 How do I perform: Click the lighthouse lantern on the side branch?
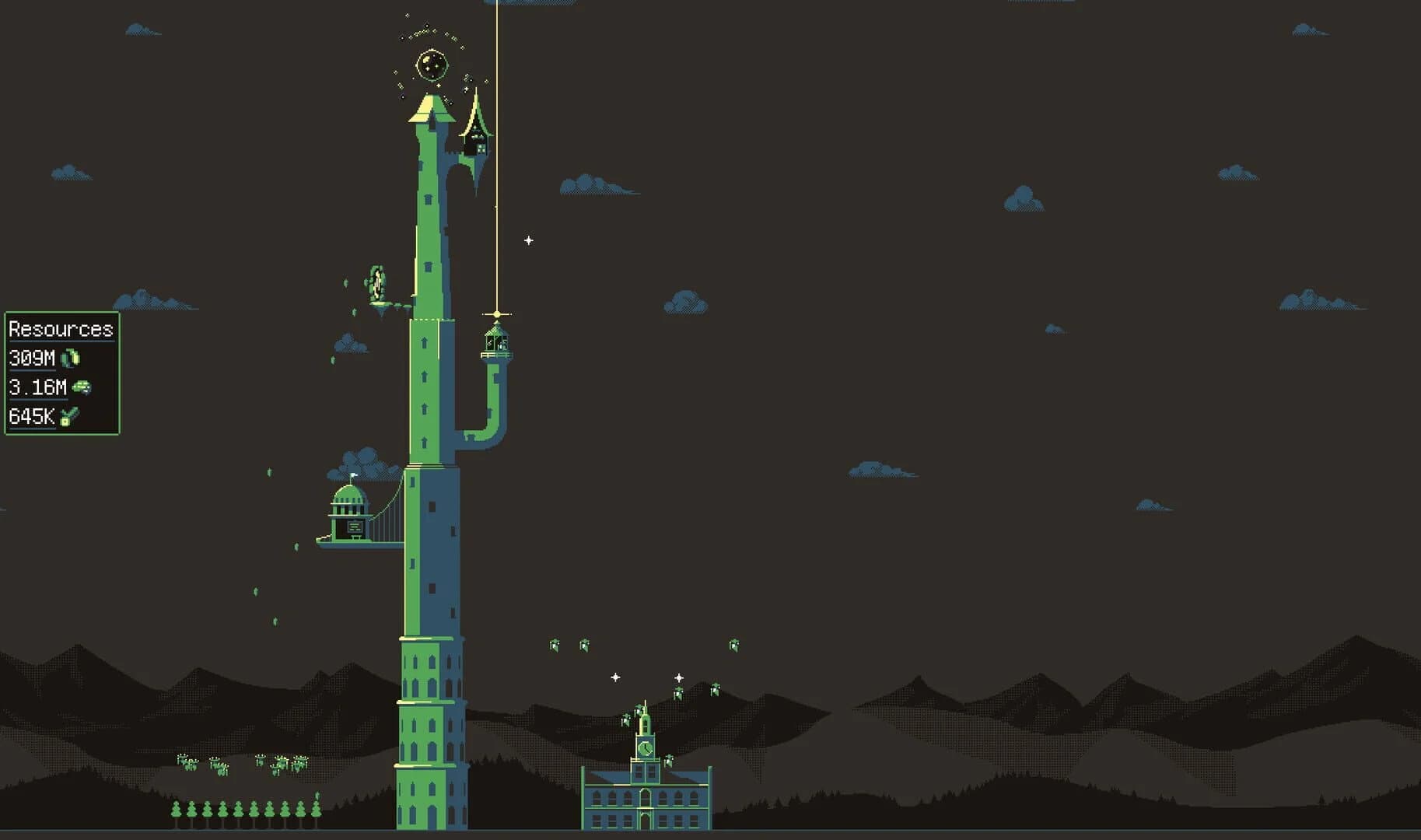[495, 342]
